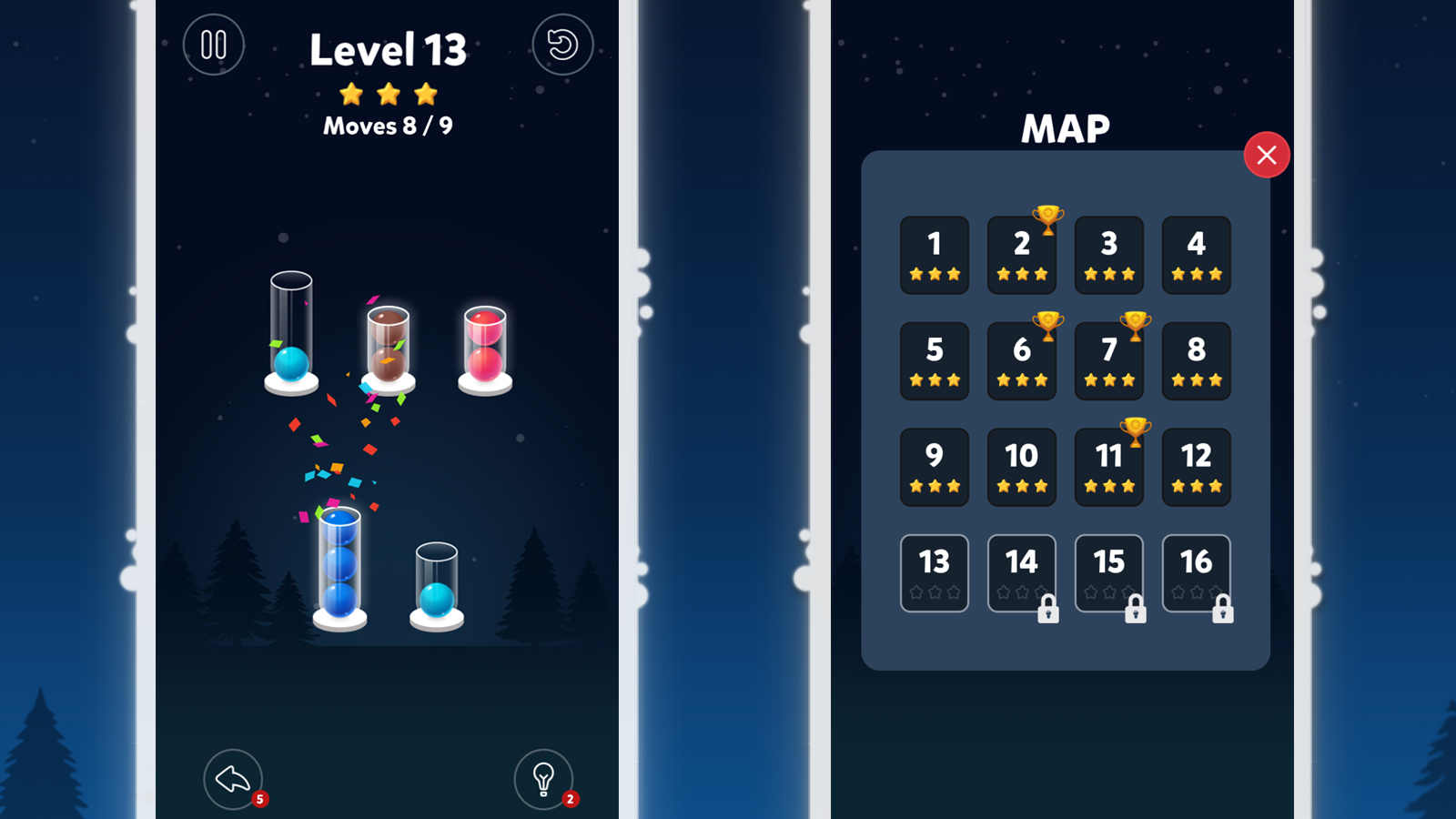This screenshot has width=1456, height=819.
Task: Tap the Restart level icon
Action: coord(563,45)
